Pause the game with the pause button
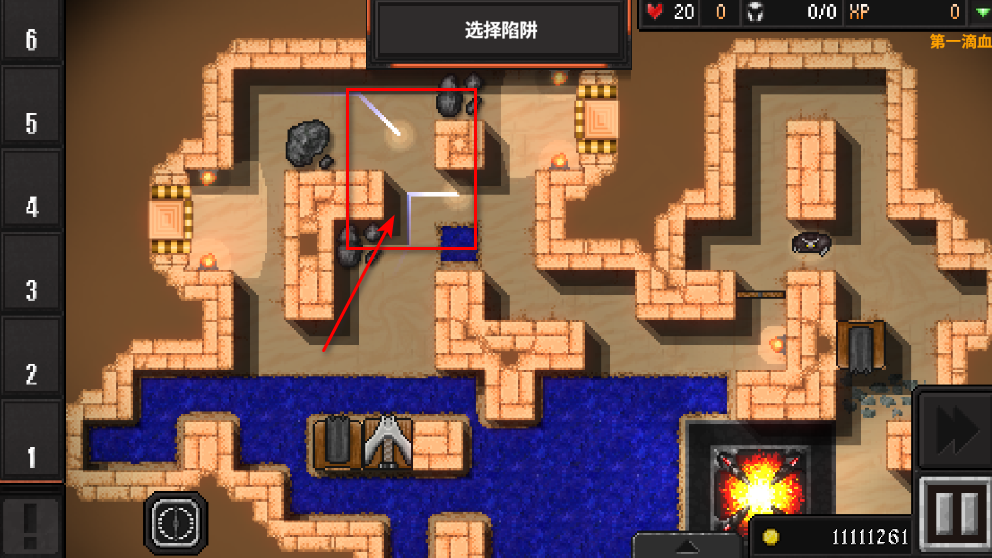 tap(954, 513)
